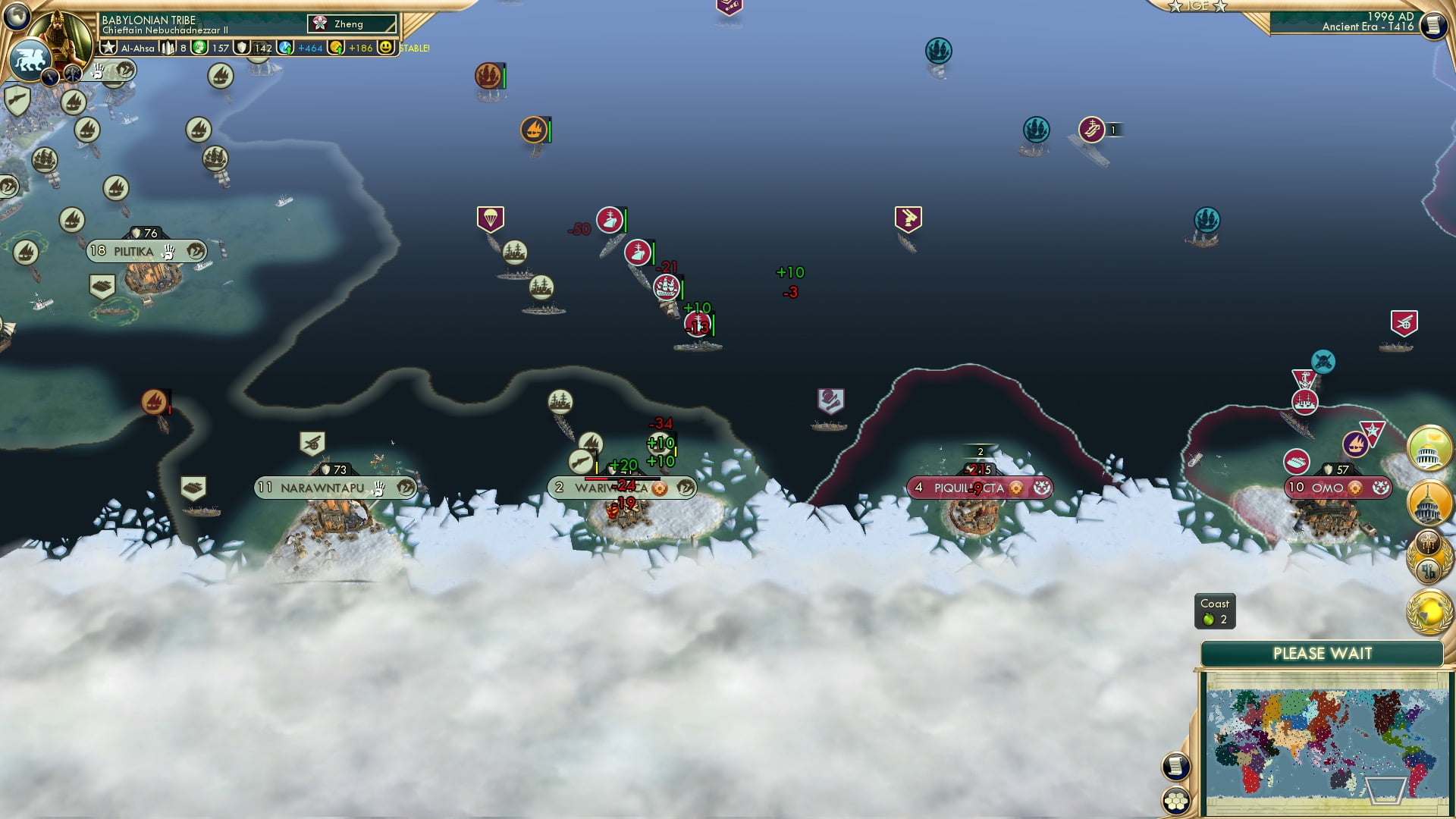Click the faith indicator showing +464
Screen dimensions: 1456x819
coord(307,48)
